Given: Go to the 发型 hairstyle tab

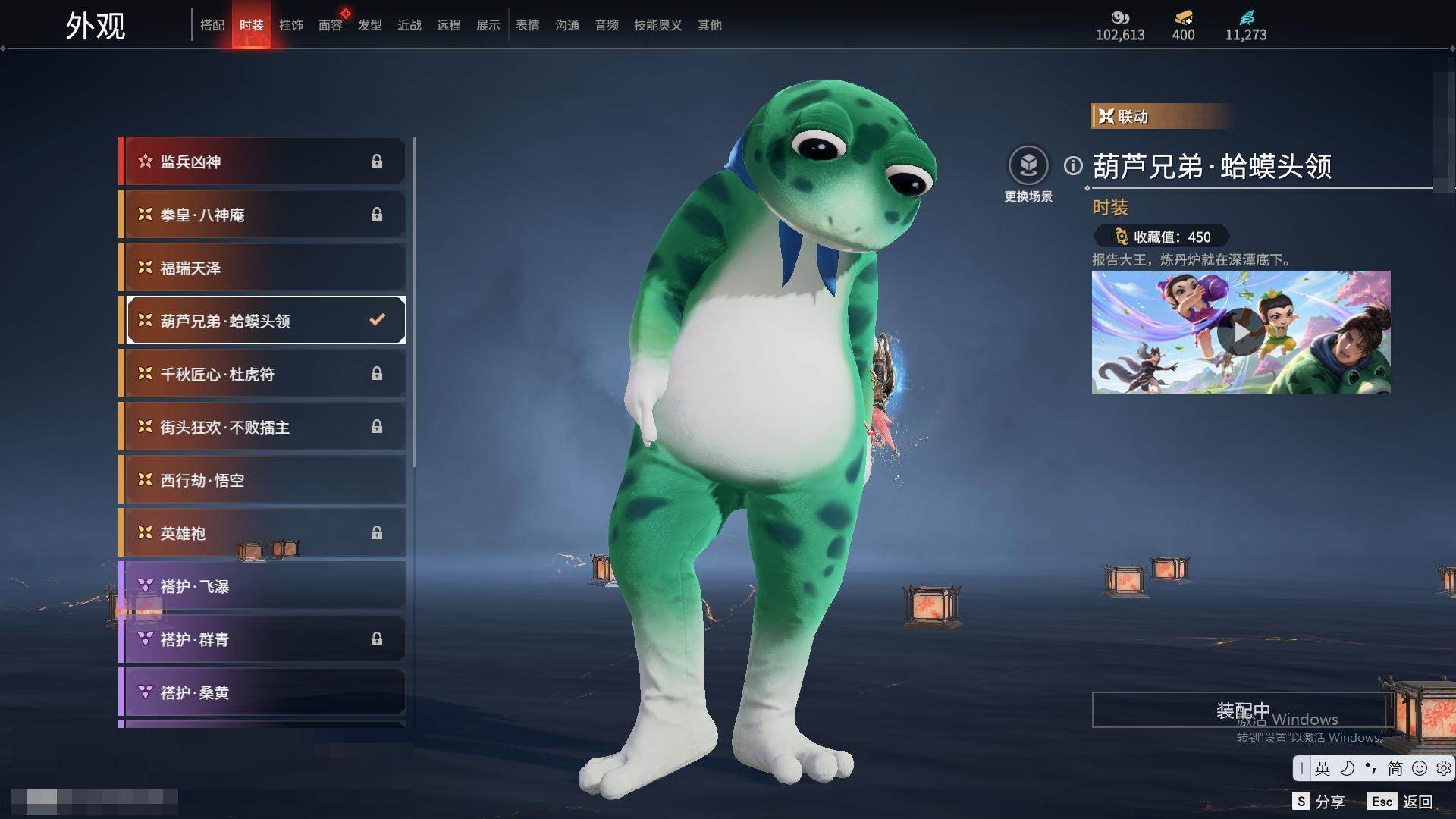Looking at the screenshot, I should point(370,26).
